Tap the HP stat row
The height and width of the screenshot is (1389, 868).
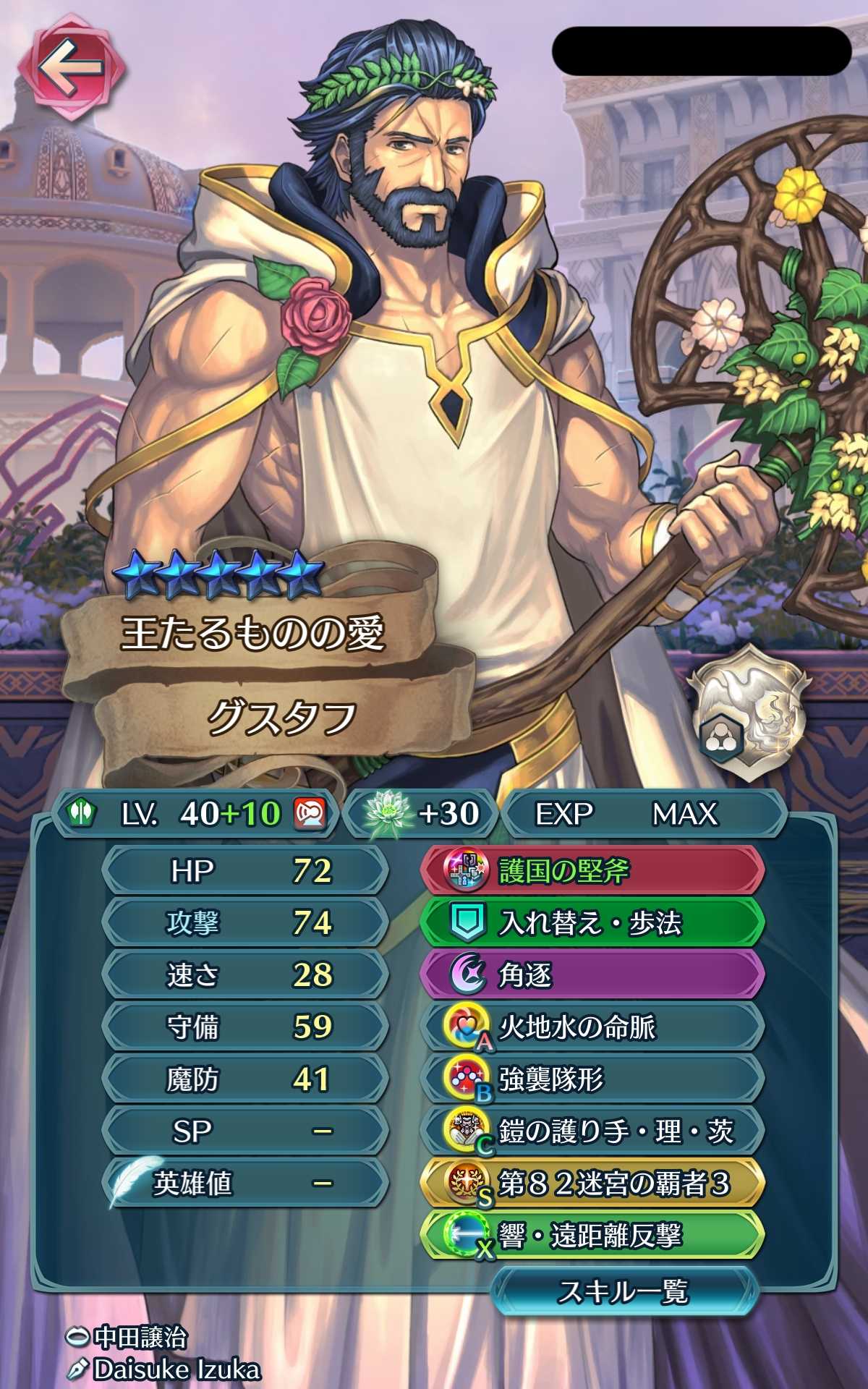[x=246, y=871]
